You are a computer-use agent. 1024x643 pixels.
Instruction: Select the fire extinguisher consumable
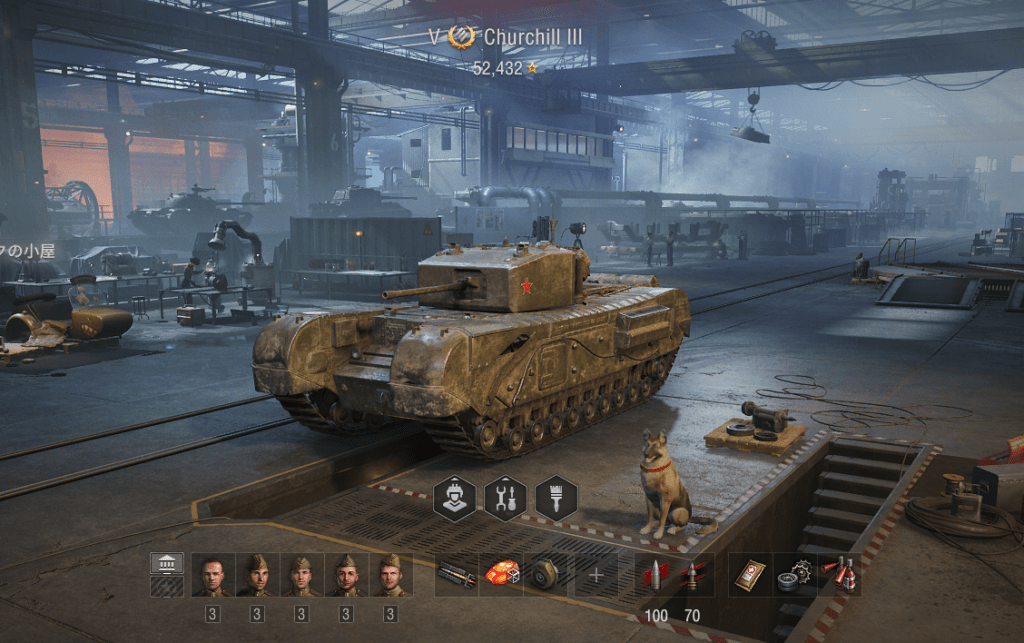(838, 575)
